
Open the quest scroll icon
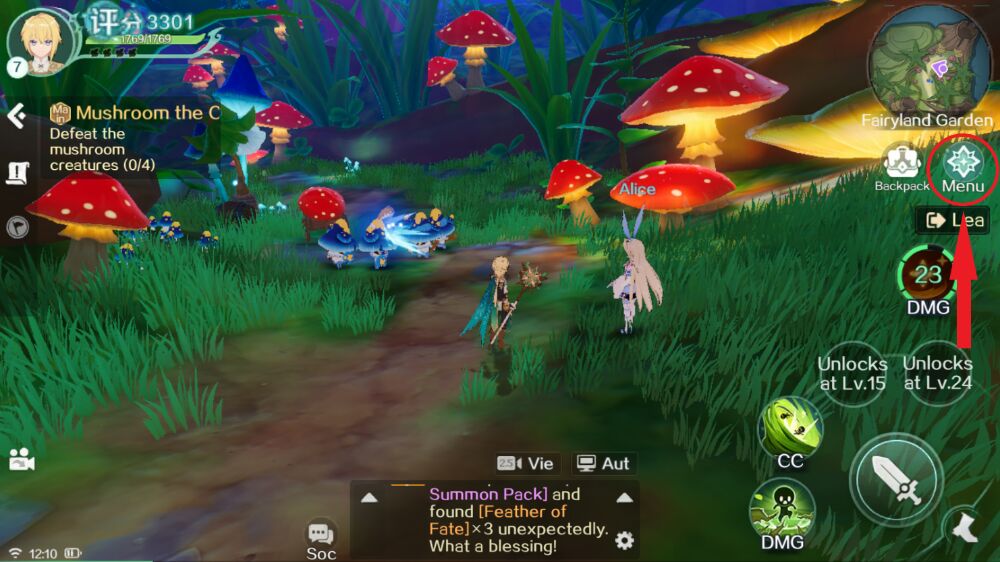pyautogui.click(x=18, y=173)
